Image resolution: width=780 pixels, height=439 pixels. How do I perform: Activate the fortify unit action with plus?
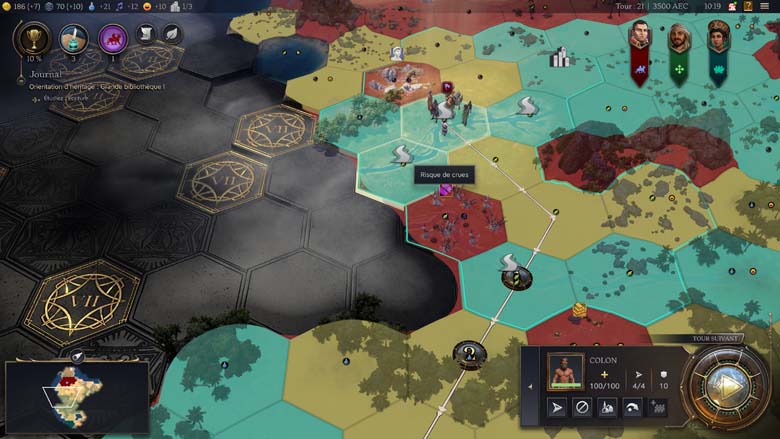click(657, 408)
